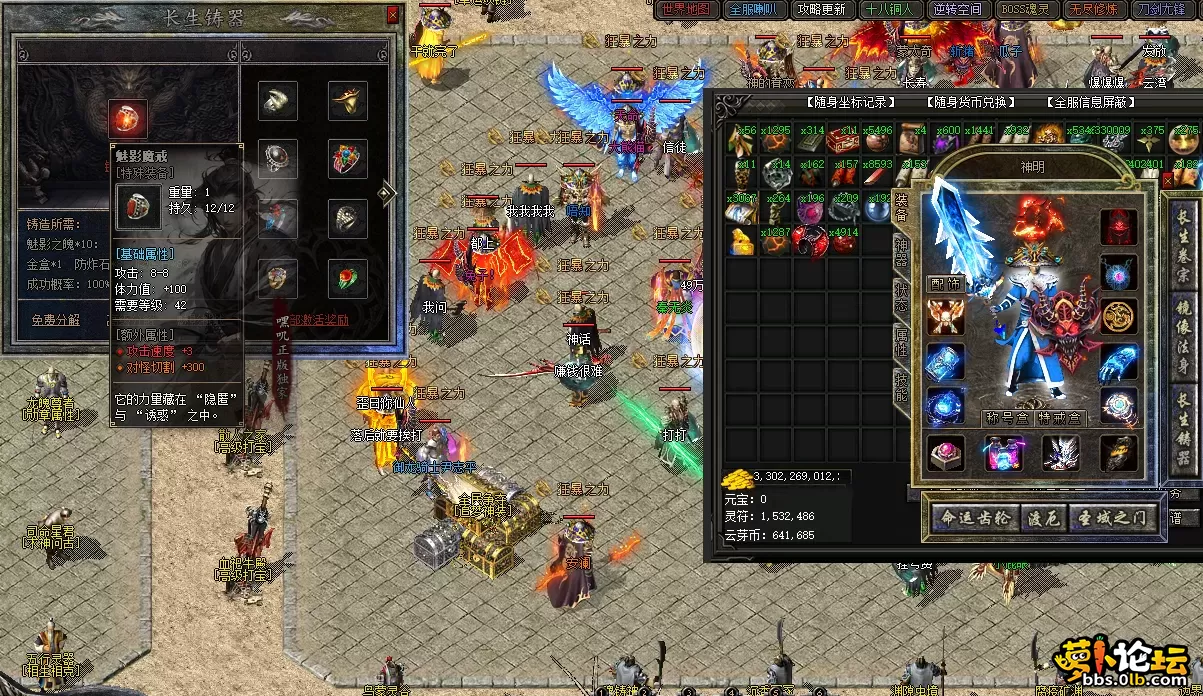Open 攻略更新 guide updates
This screenshot has width=1203, height=696.
coord(822,9)
